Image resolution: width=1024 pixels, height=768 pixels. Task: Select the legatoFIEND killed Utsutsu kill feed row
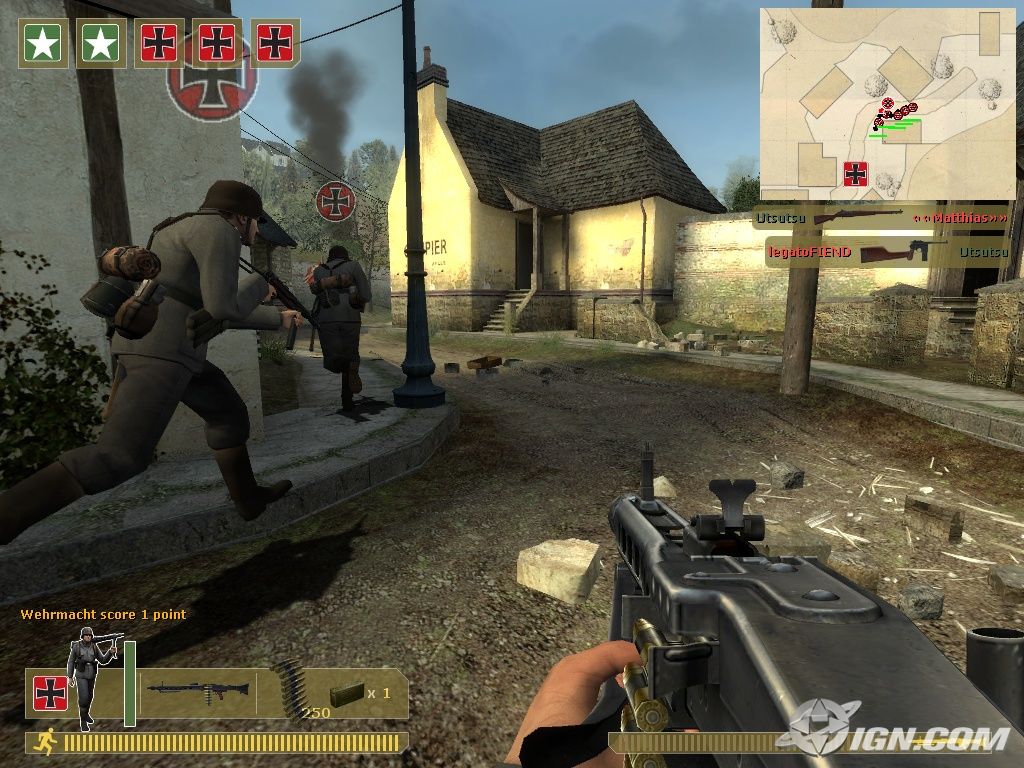pos(887,252)
